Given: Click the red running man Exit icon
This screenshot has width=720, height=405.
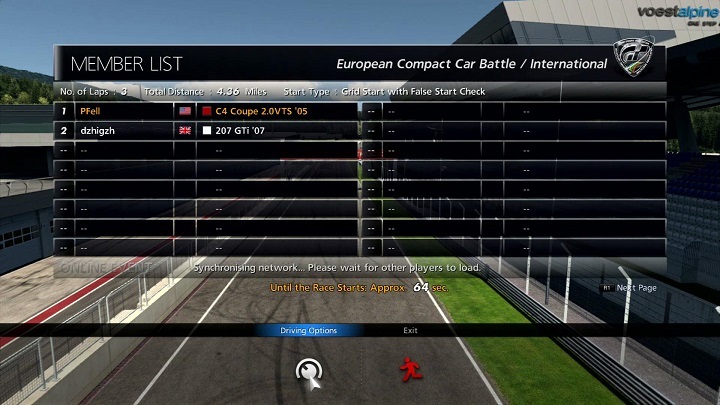Looking at the screenshot, I should click(x=409, y=371).
